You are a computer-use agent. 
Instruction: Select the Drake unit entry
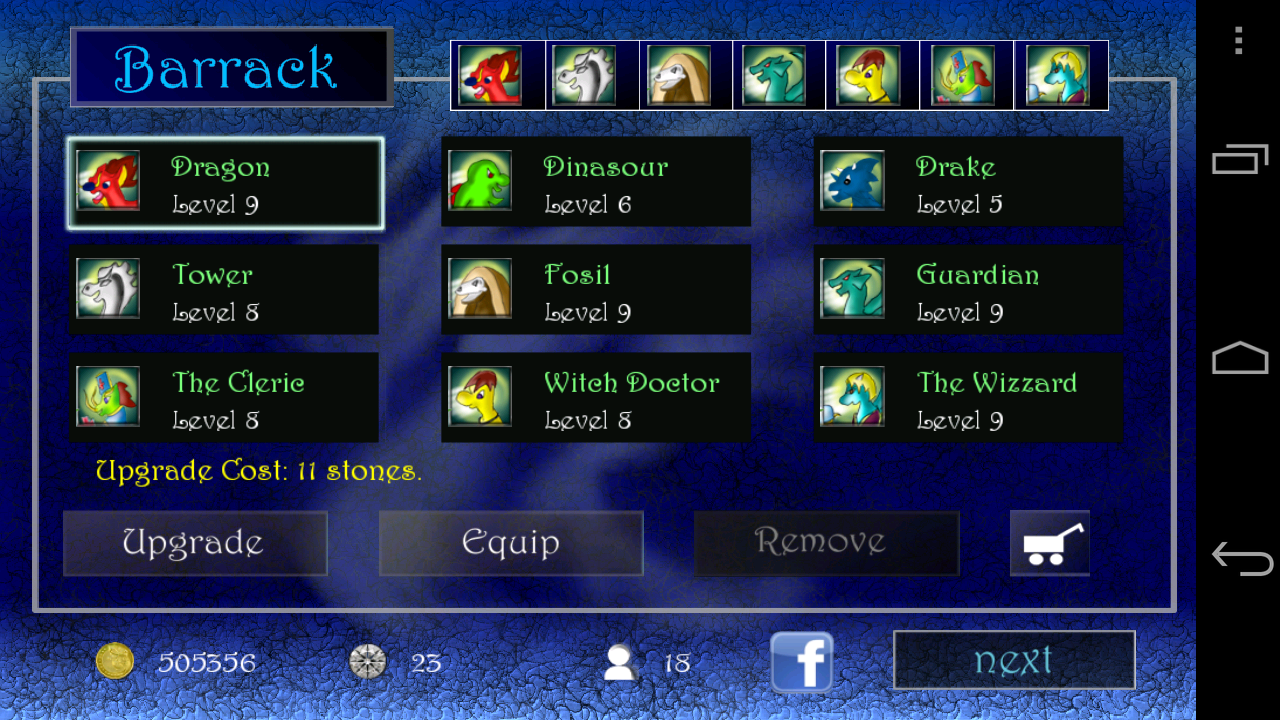pos(967,182)
